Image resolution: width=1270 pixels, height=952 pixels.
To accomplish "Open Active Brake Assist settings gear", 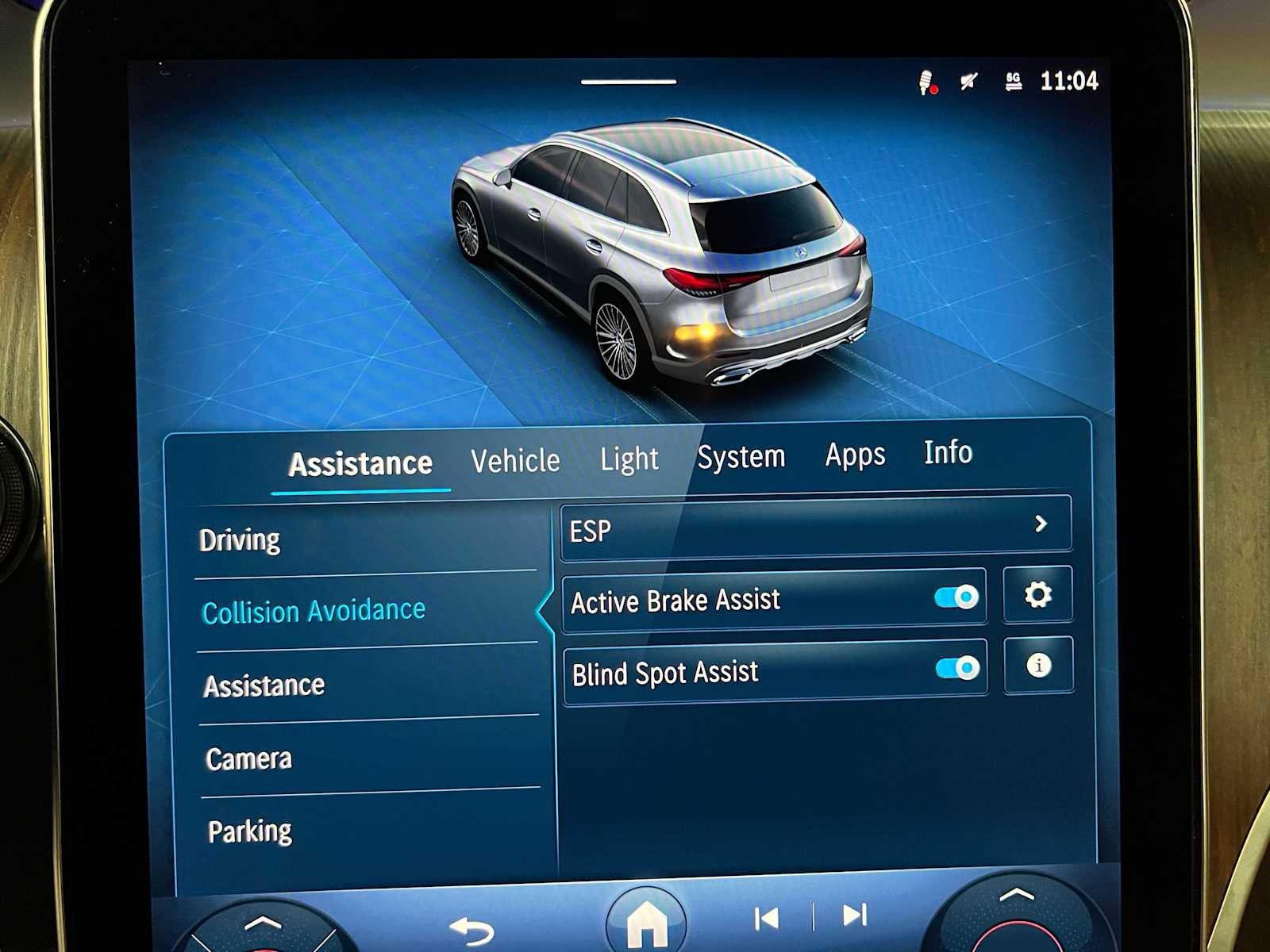I will (x=1040, y=595).
